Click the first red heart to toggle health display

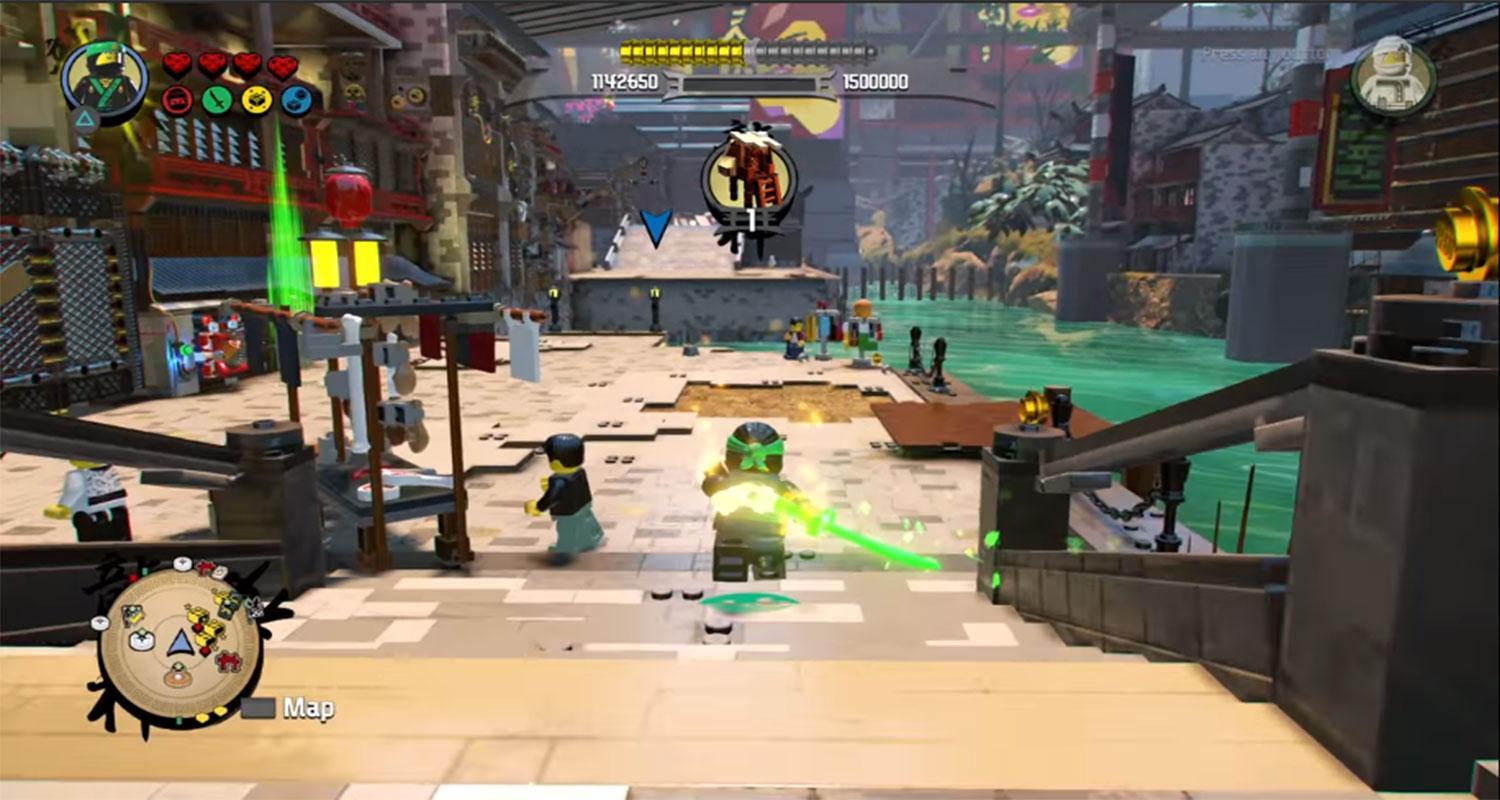click(x=177, y=64)
